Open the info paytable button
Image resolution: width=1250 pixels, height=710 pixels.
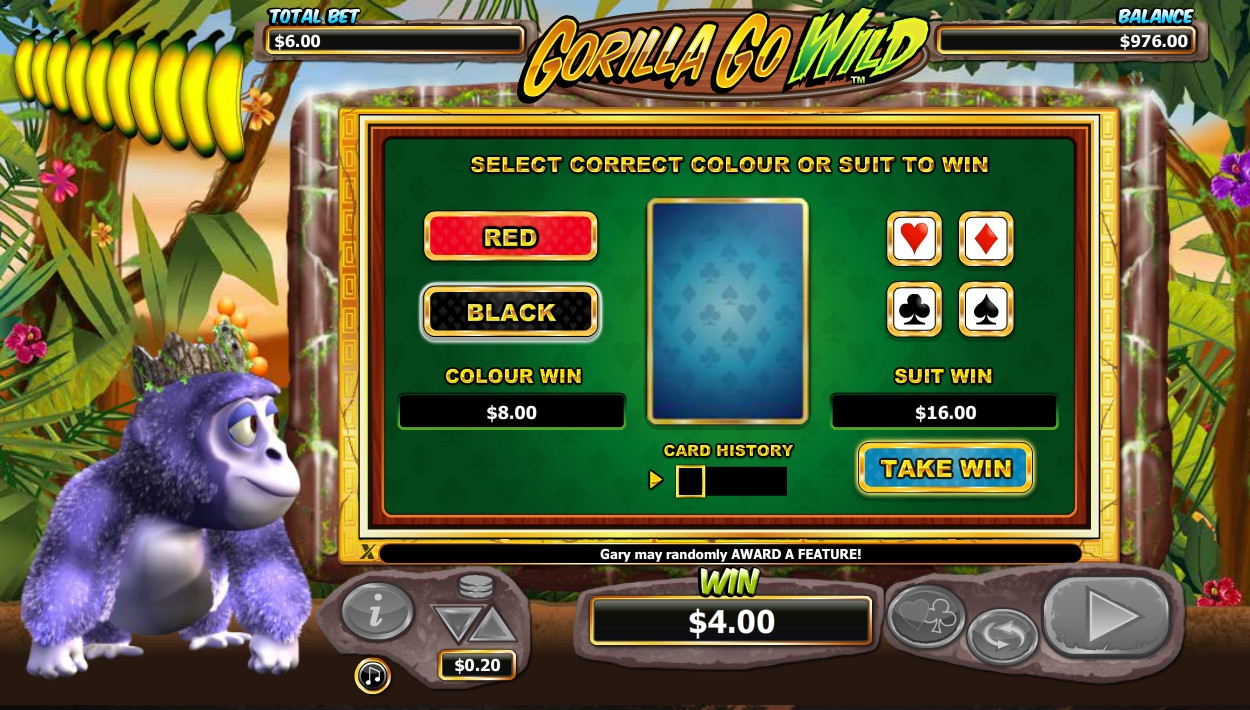coord(377,609)
